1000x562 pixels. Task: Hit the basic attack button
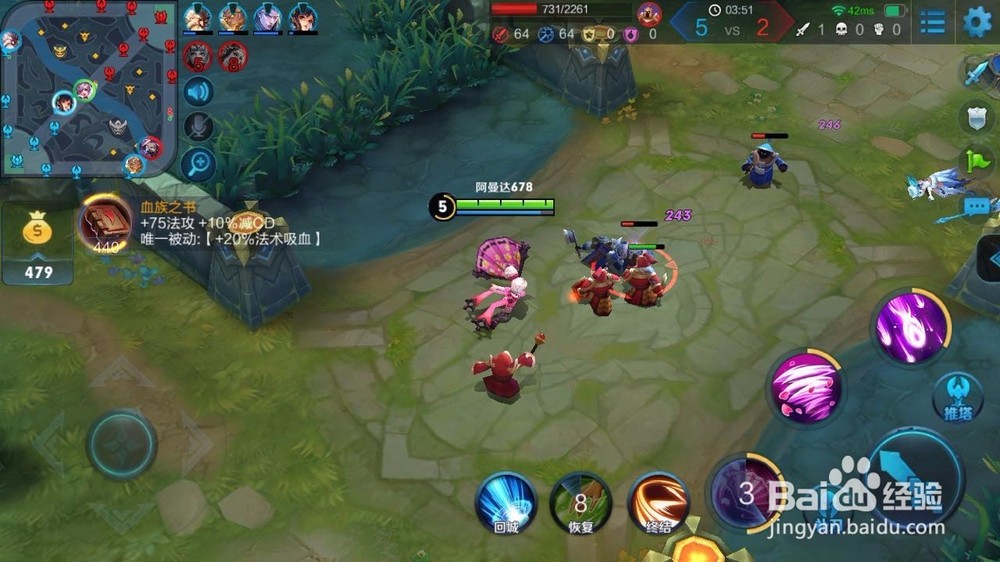pyautogui.click(x=915, y=480)
